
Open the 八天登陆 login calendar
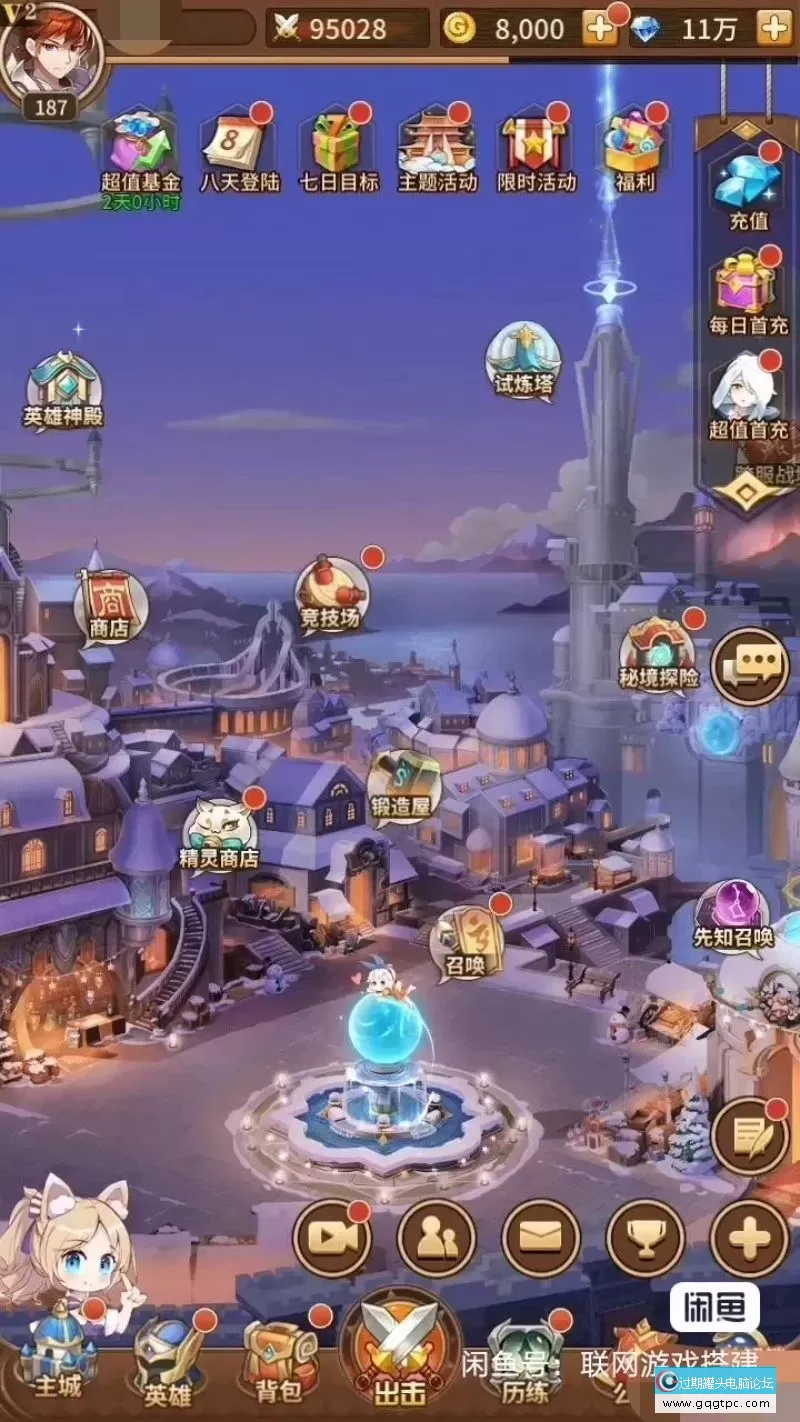(x=240, y=152)
